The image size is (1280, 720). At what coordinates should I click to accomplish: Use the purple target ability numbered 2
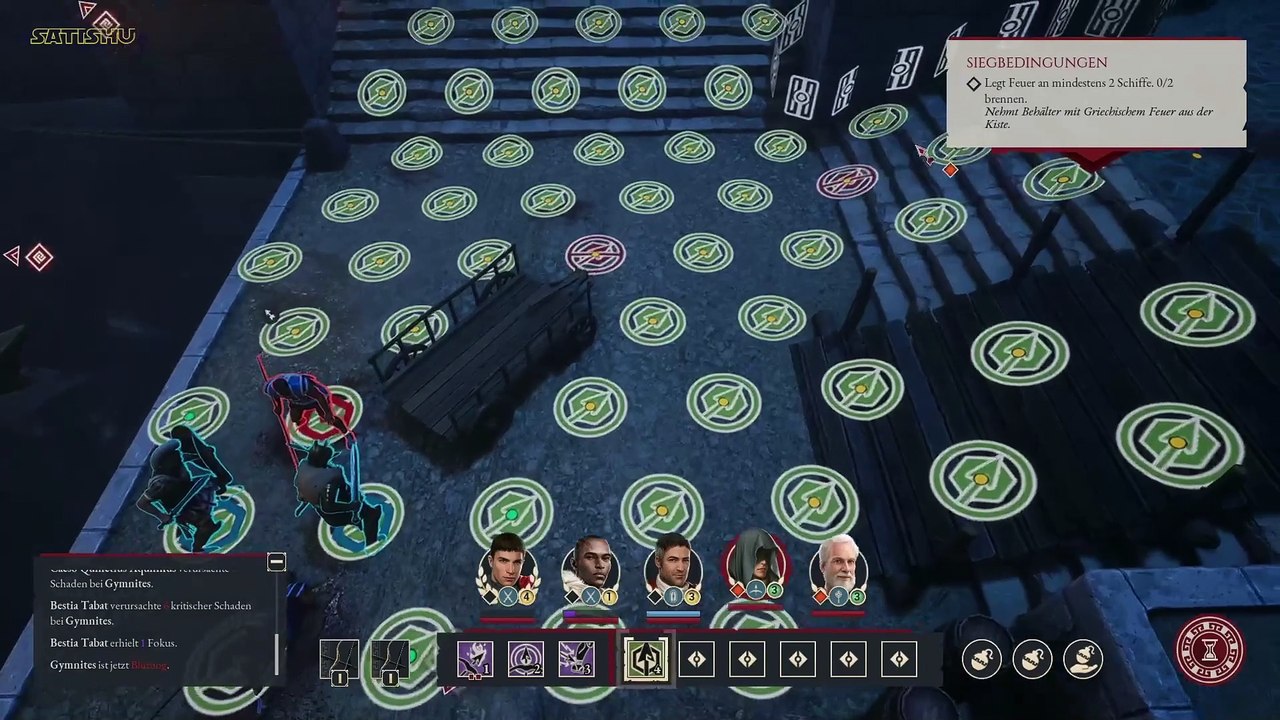point(525,659)
